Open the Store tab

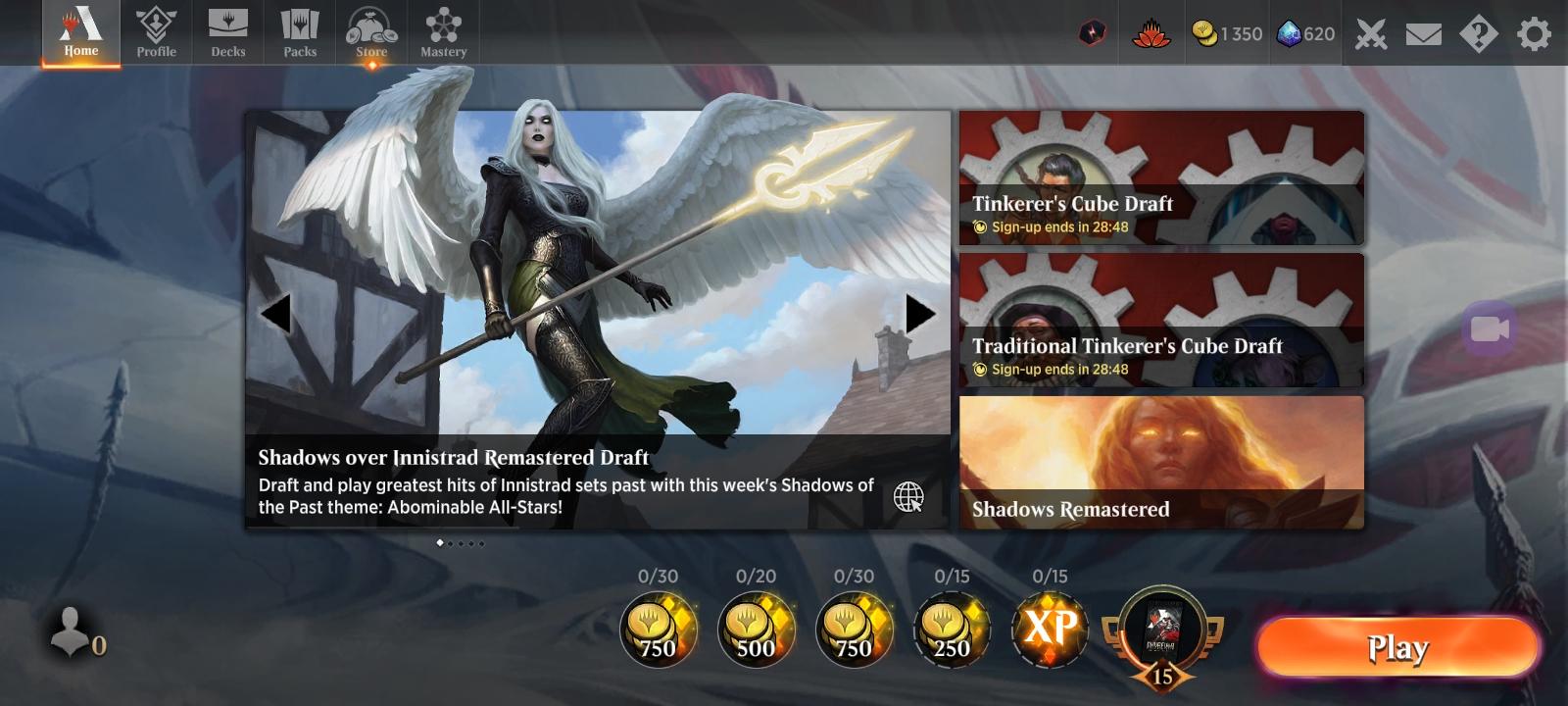[371, 32]
